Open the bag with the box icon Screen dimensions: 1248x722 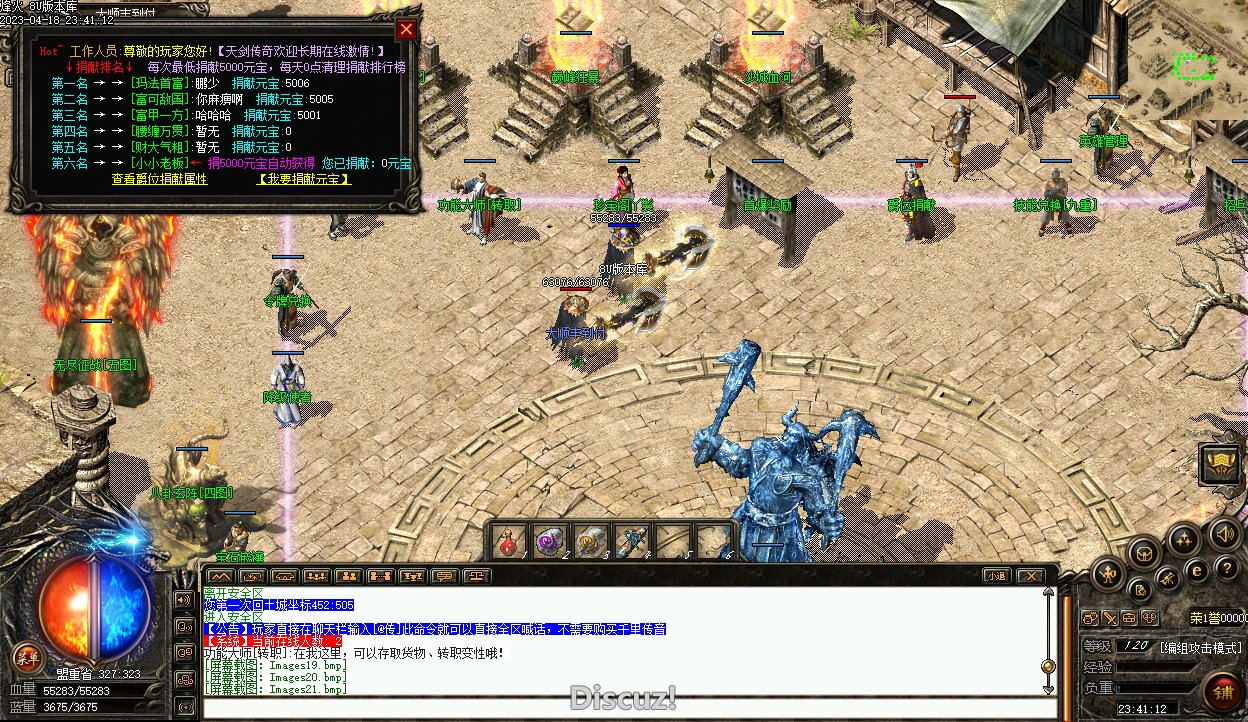(1143, 552)
